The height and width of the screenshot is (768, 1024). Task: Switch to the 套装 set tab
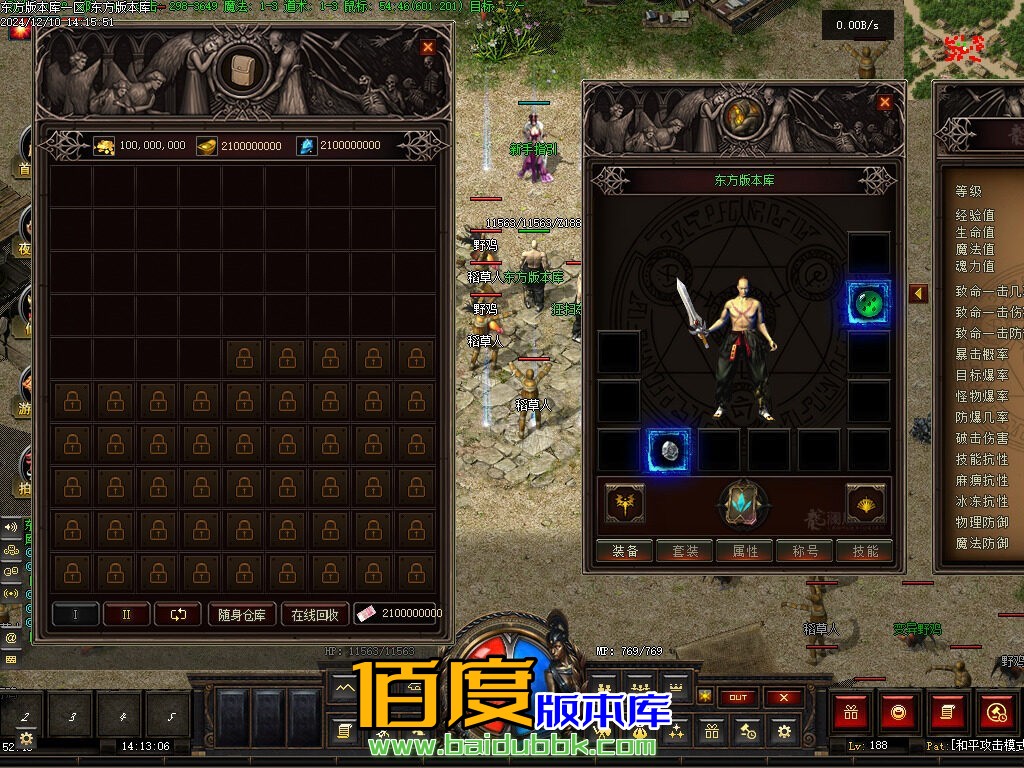[685, 551]
